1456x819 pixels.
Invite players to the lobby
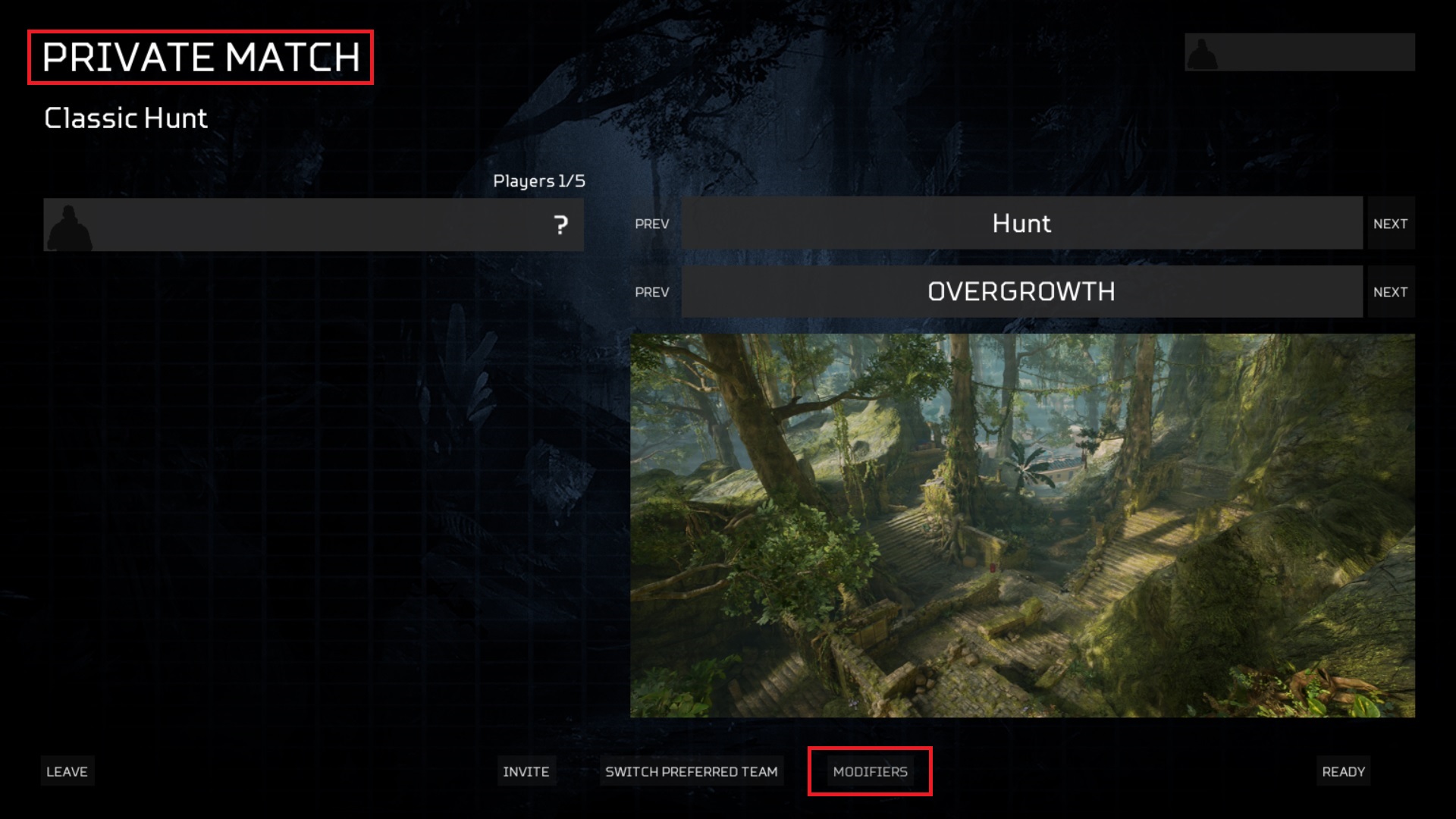tap(526, 771)
